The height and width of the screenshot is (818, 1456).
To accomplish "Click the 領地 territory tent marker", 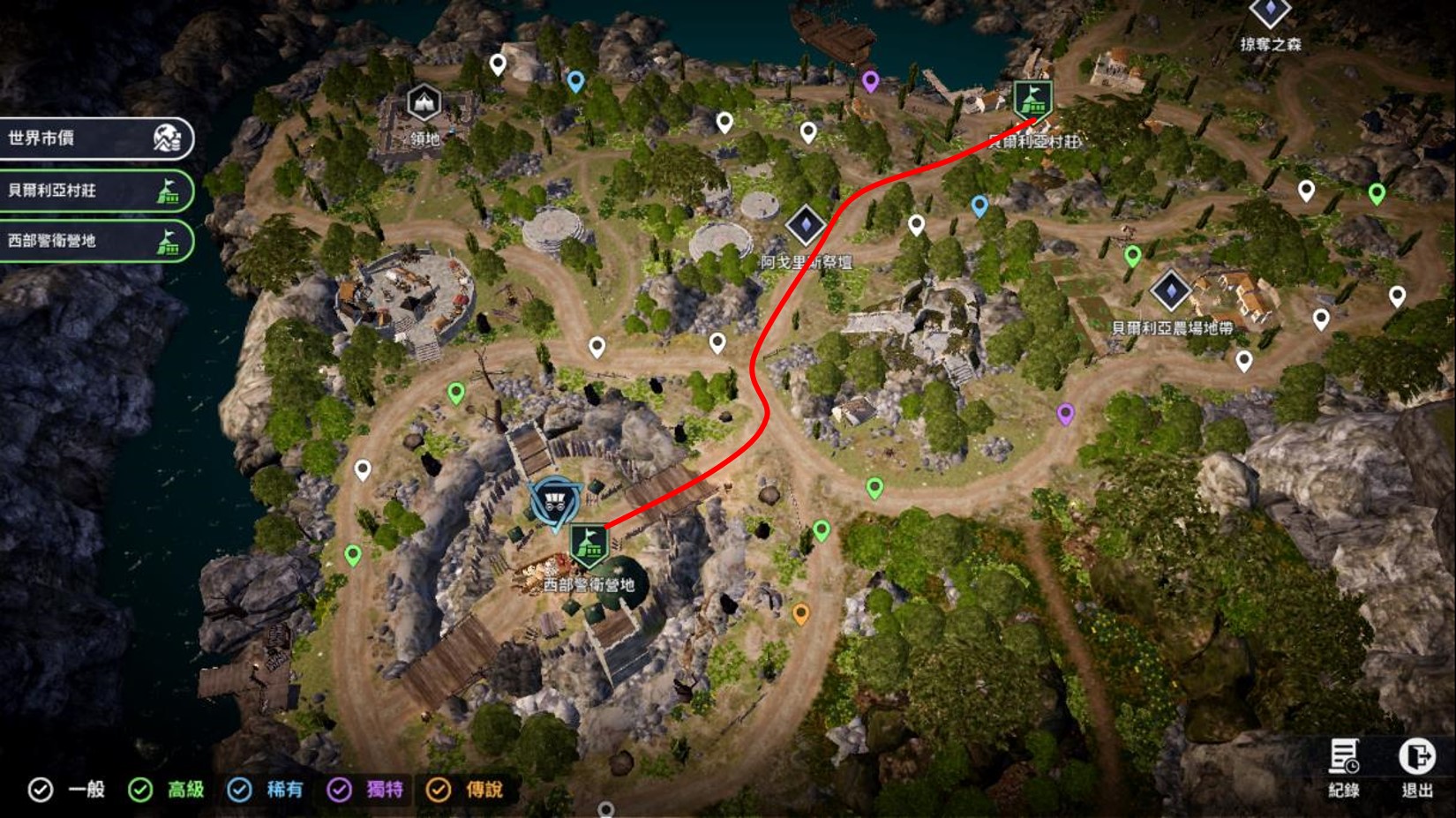I will pyautogui.click(x=424, y=103).
